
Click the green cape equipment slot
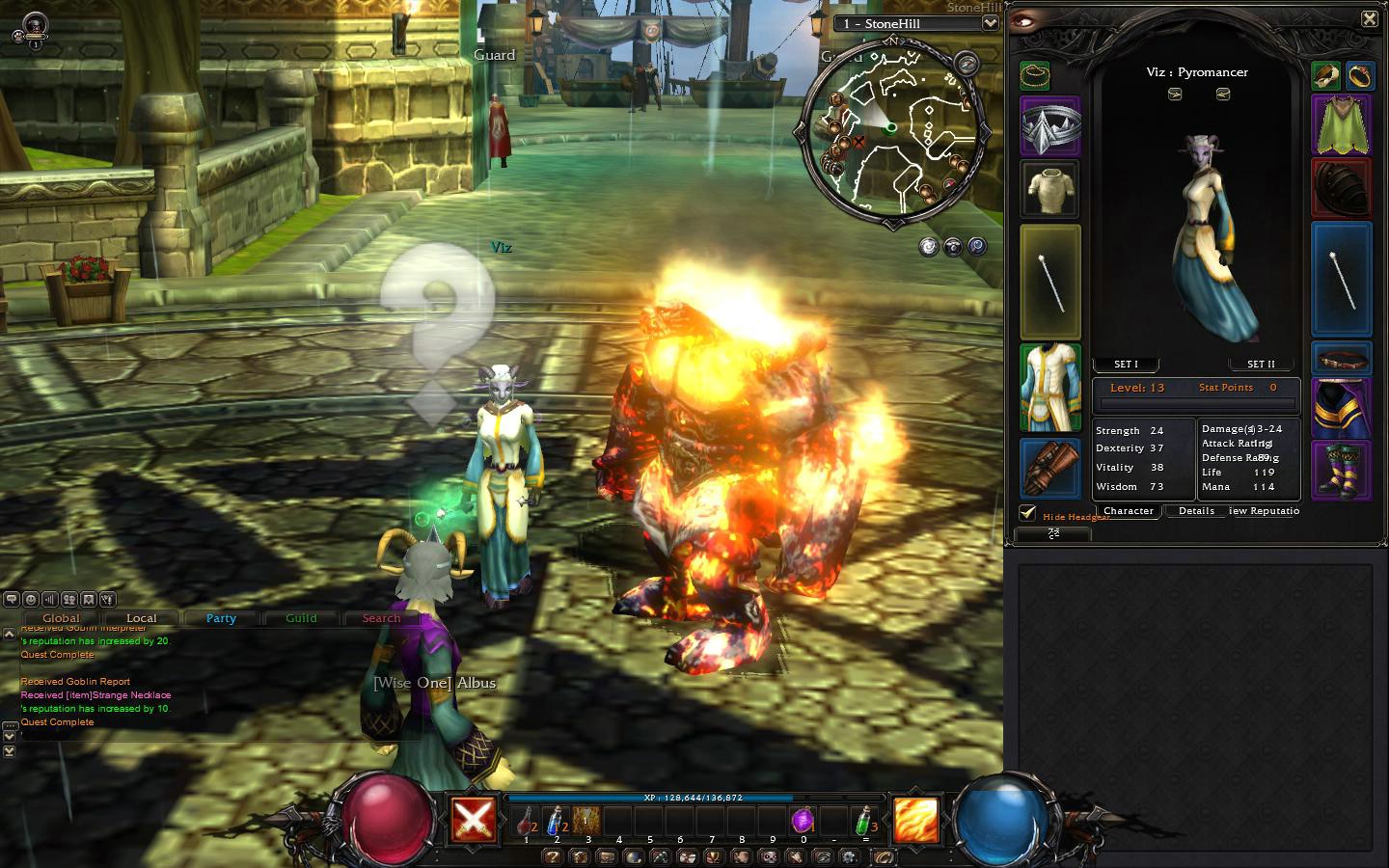tap(1341, 125)
